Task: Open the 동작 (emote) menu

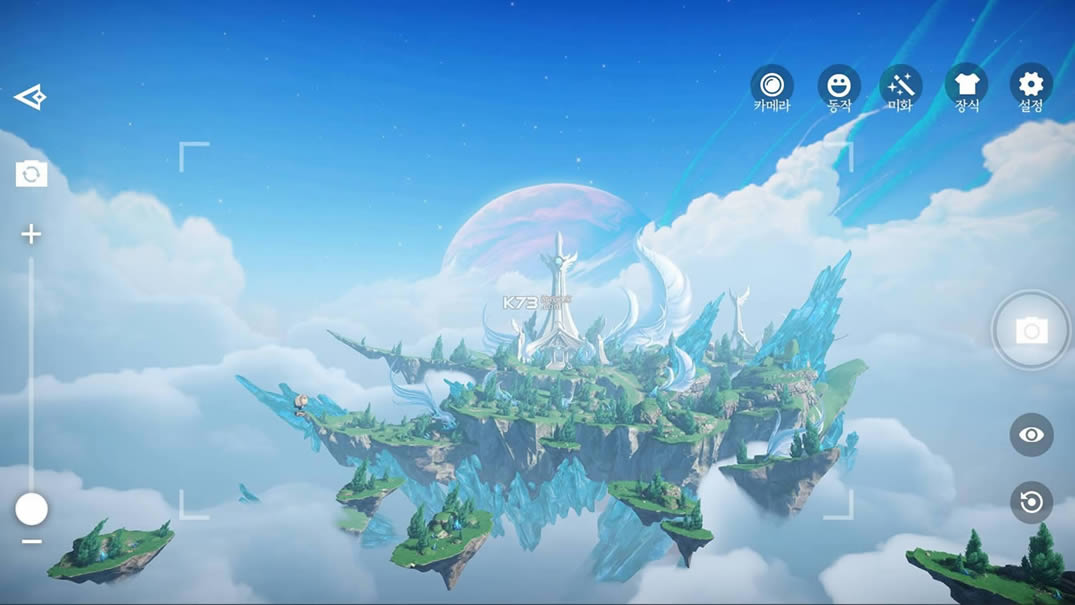Action: point(839,86)
